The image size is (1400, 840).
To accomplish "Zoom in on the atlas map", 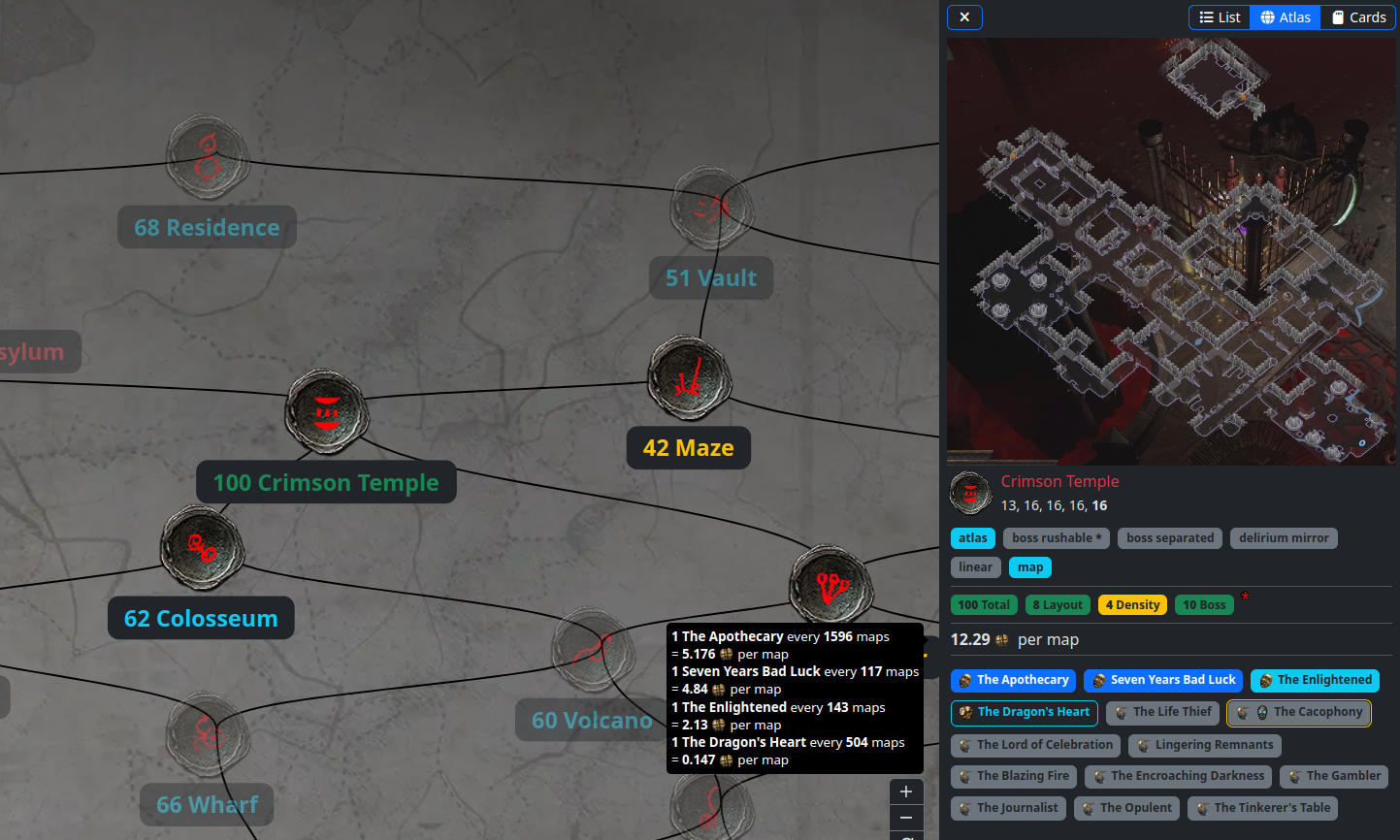I will [x=906, y=792].
